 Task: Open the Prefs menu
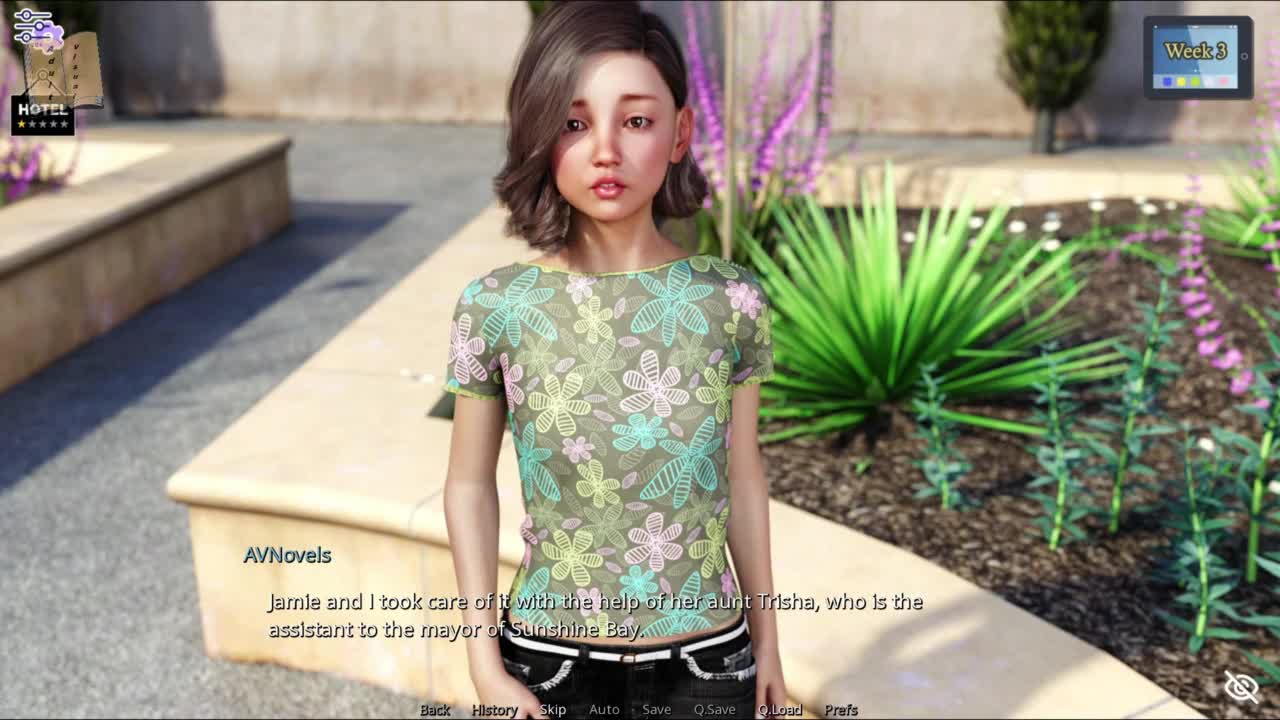point(841,709)
